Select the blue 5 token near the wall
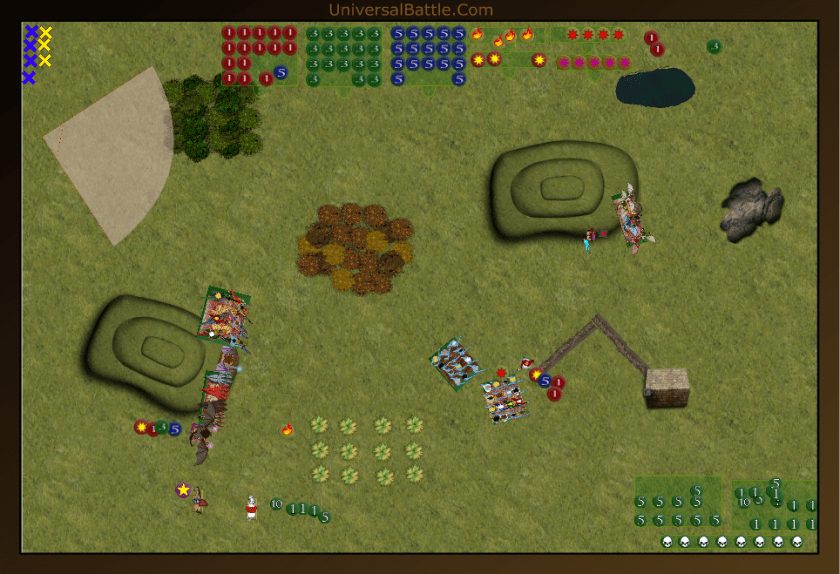Image resolution: width=840 pixels, height=574 pixels. click(x=545, y=380)
